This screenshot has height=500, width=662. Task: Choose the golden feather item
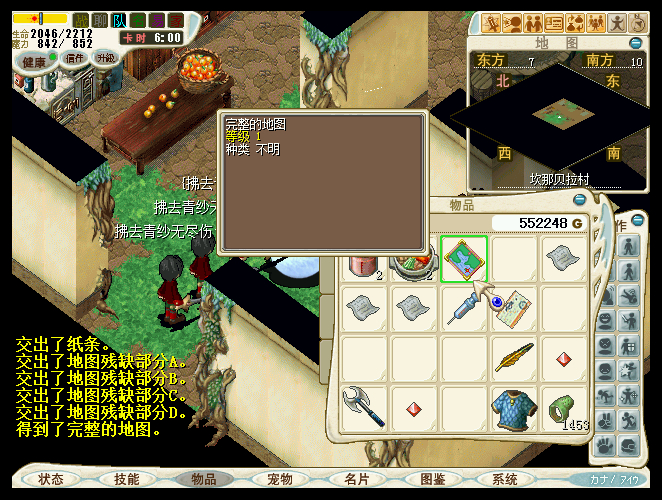[514, 357]
